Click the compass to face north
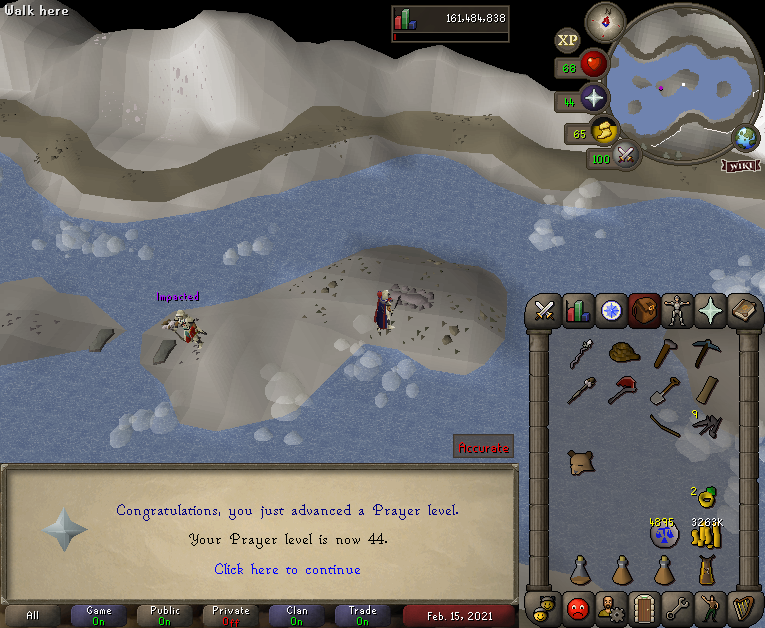 (x=605, y=18)
